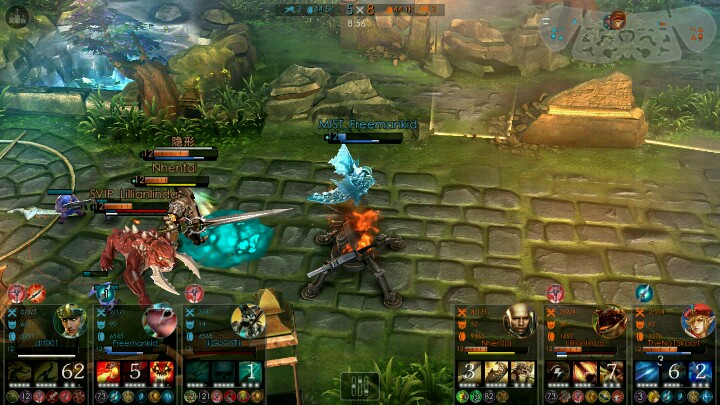Click Nhentai's ability showing cooldown 3
This screenshot has width=720, height=405.
coord(469,373)
